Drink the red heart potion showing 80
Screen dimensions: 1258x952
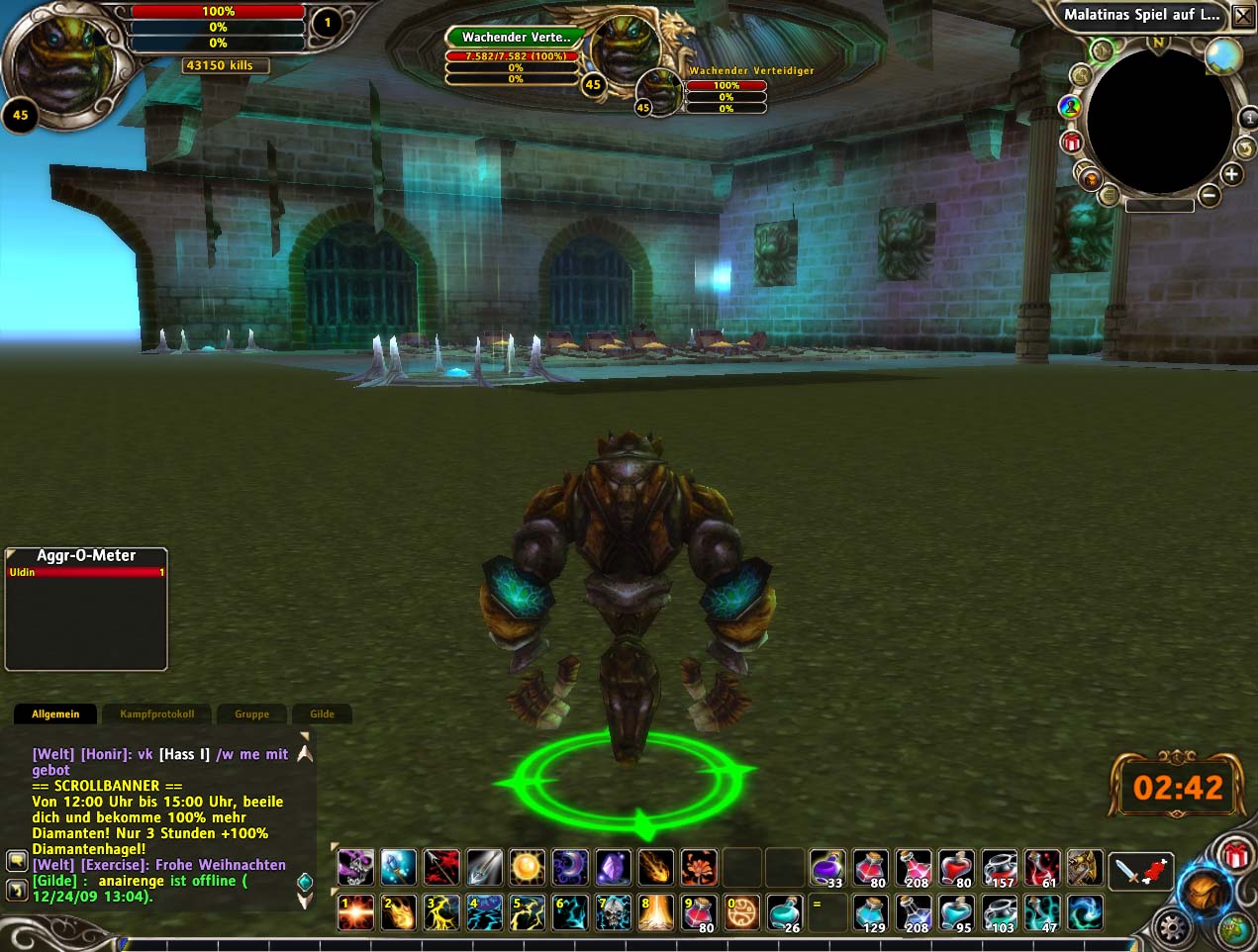pyautogui.click(x=955, y=868)
